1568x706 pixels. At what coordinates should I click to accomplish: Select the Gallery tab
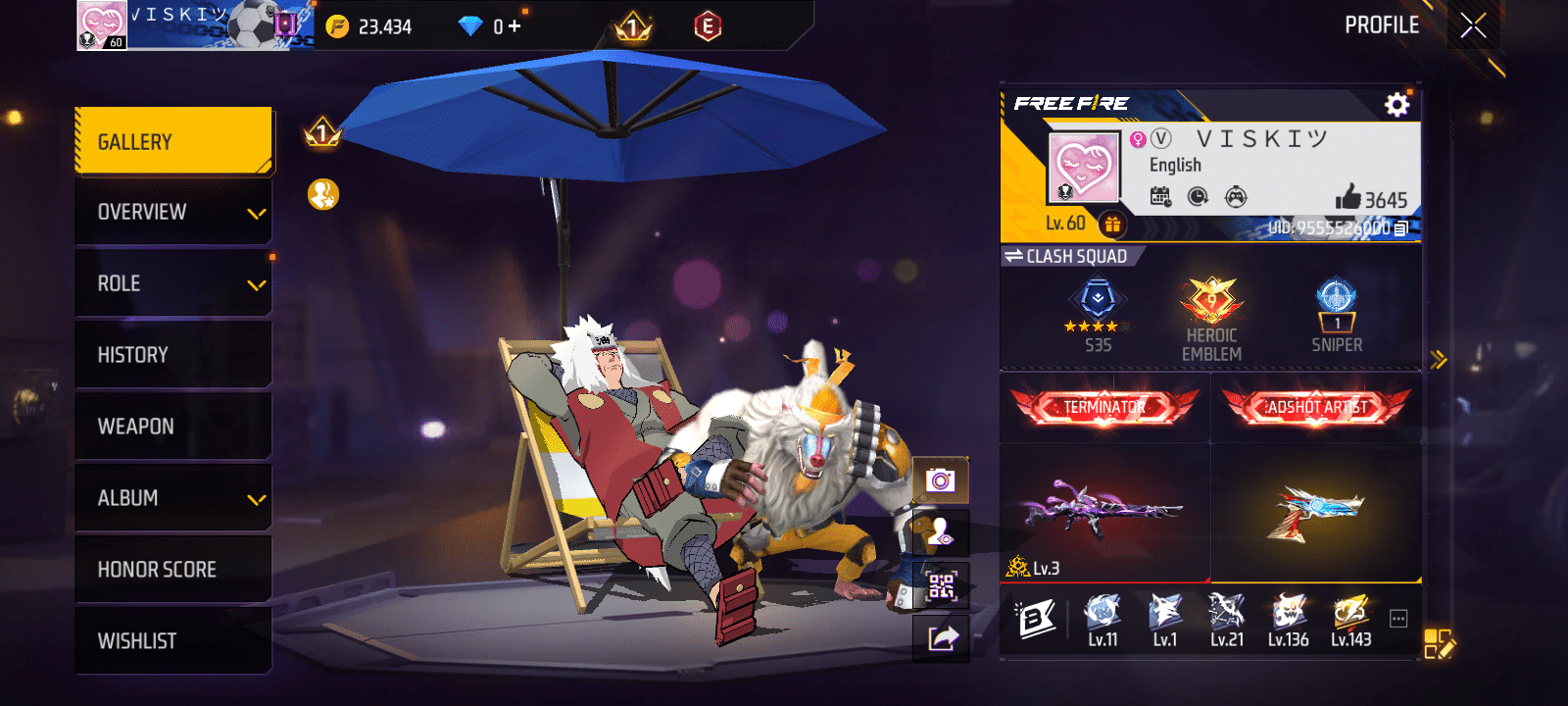click(173, 142)
